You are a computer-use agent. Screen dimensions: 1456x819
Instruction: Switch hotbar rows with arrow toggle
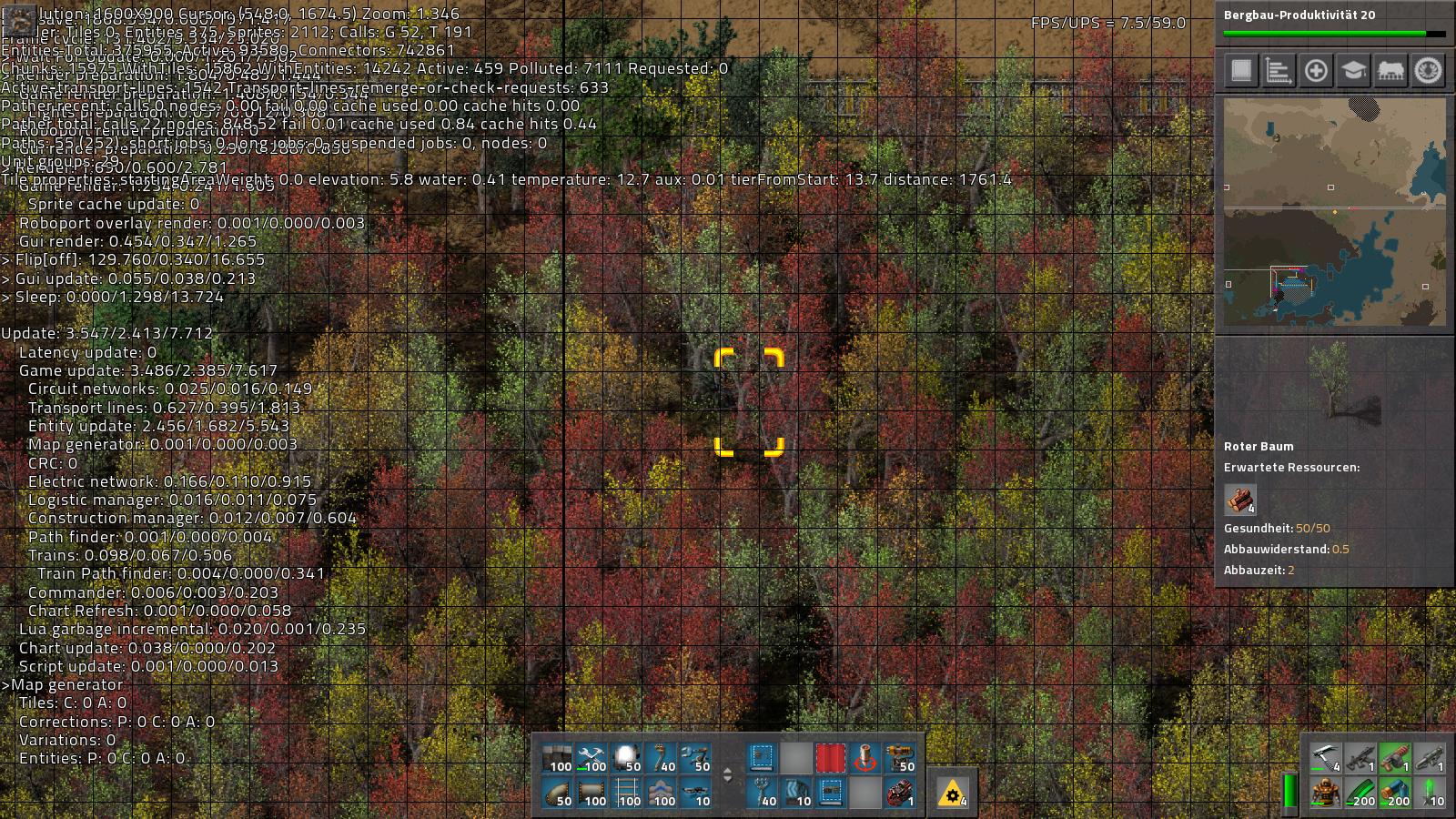[x=727, y=775]
